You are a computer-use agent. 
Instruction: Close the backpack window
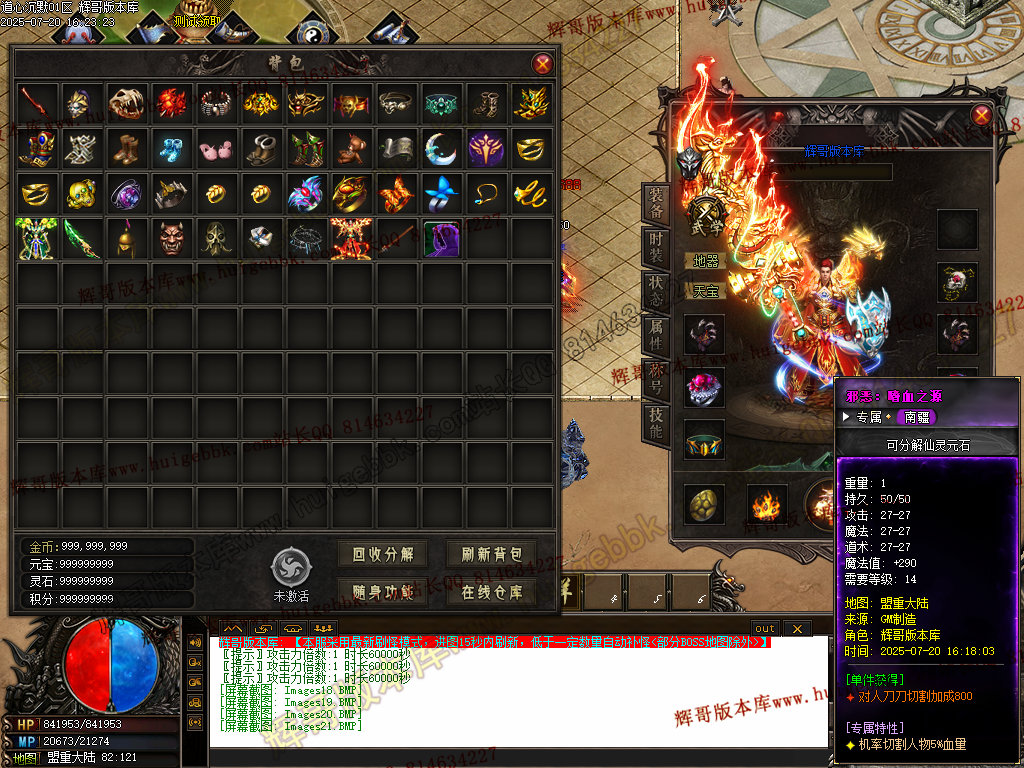coord(542,64)
